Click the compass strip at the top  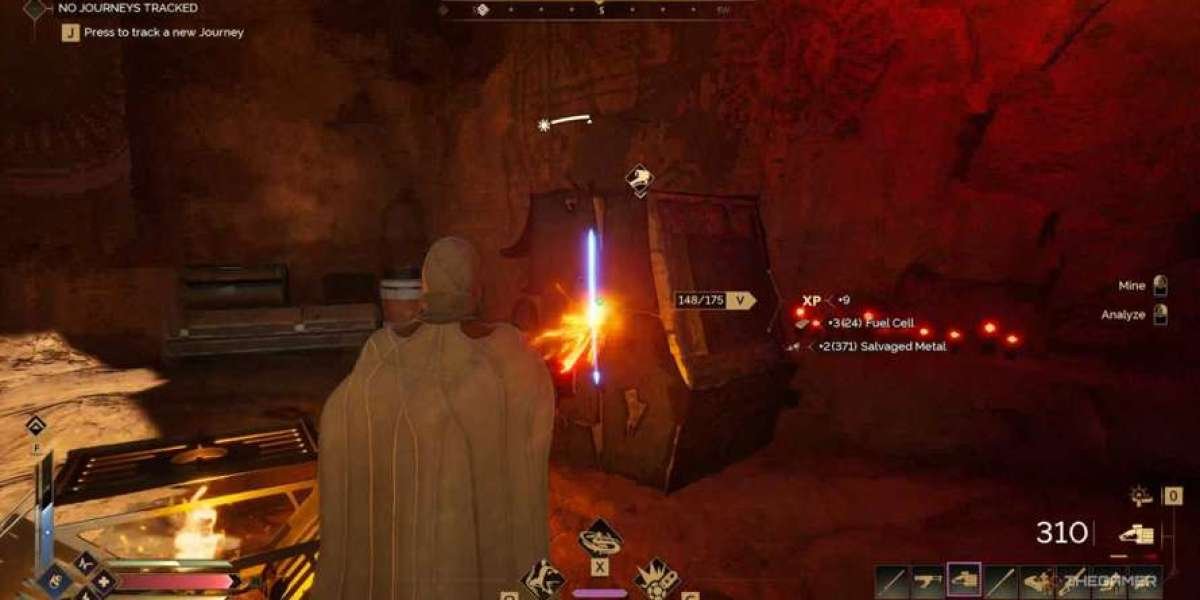click(x=598, y=10)
